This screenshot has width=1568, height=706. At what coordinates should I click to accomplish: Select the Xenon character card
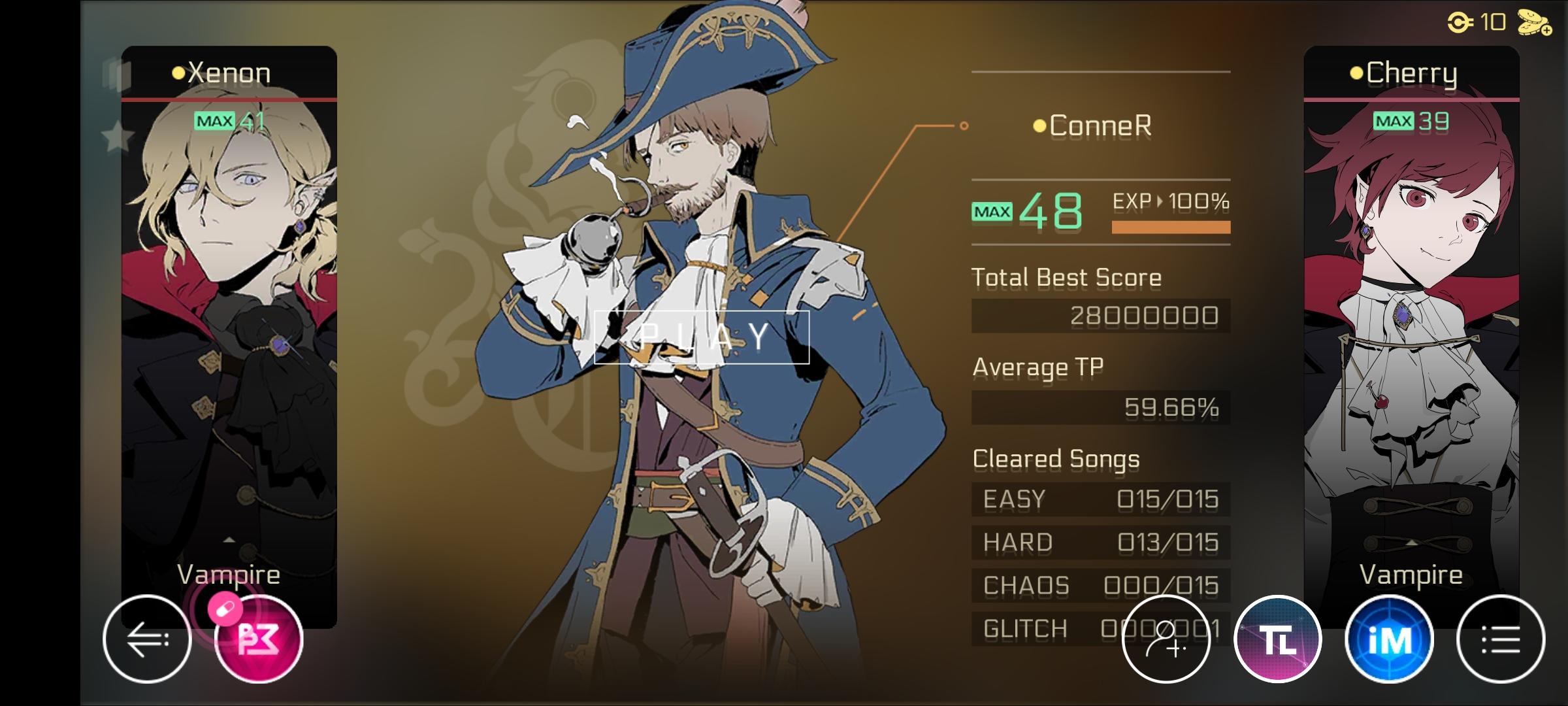229,327
